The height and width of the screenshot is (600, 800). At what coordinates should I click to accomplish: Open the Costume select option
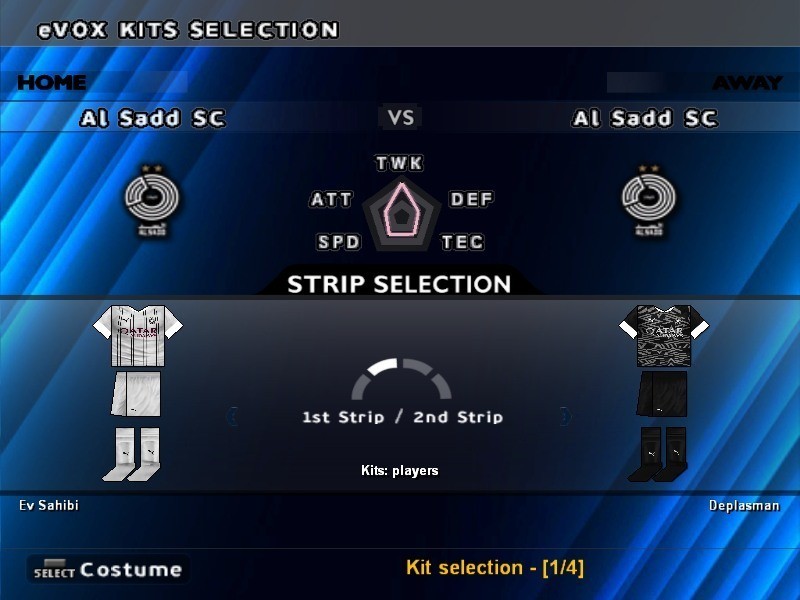coord(108,570)
